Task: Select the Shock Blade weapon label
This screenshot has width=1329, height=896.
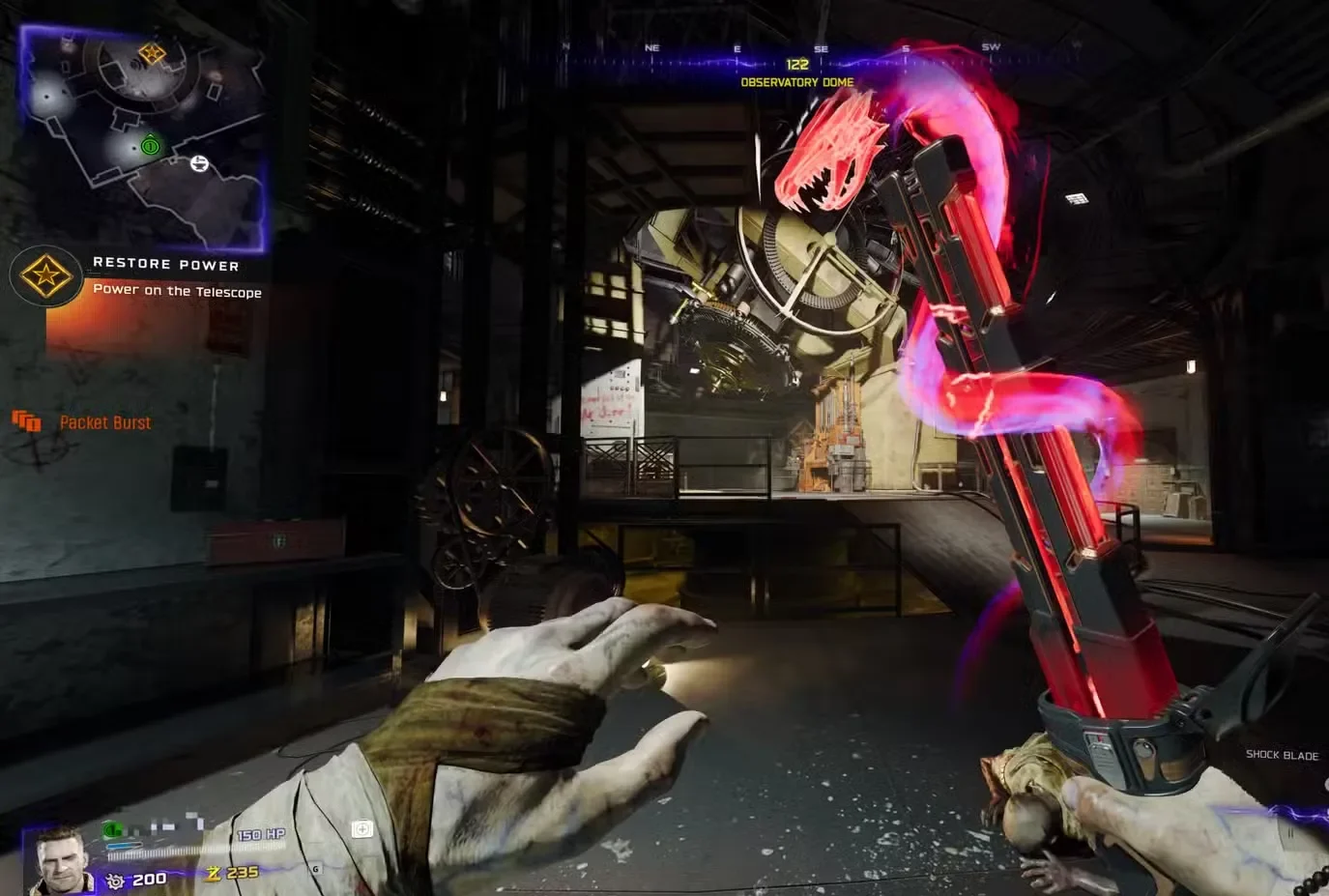Action: [1282, 755]
